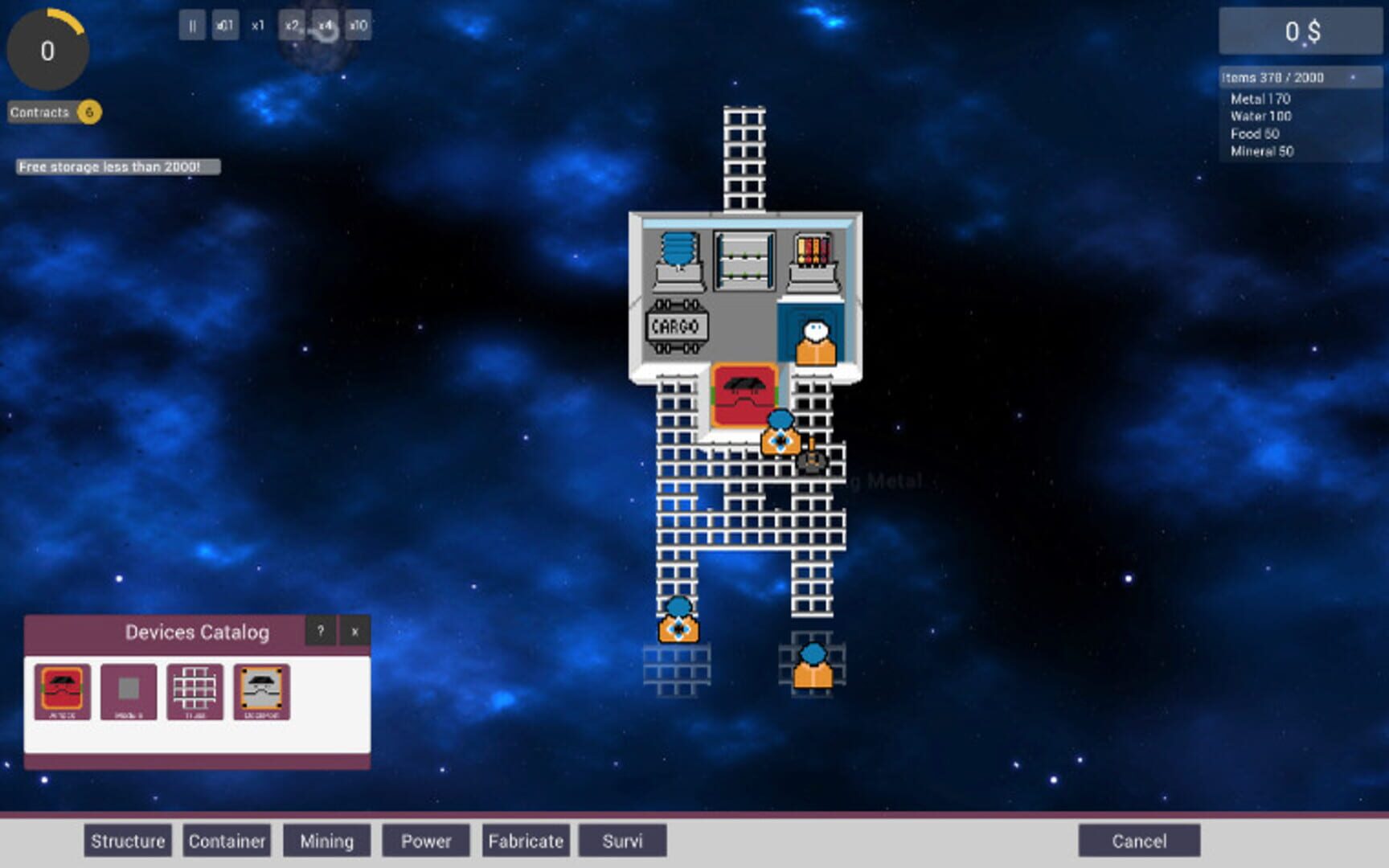
Task: Open the Container build menu
Action: [x=227, y=841]
